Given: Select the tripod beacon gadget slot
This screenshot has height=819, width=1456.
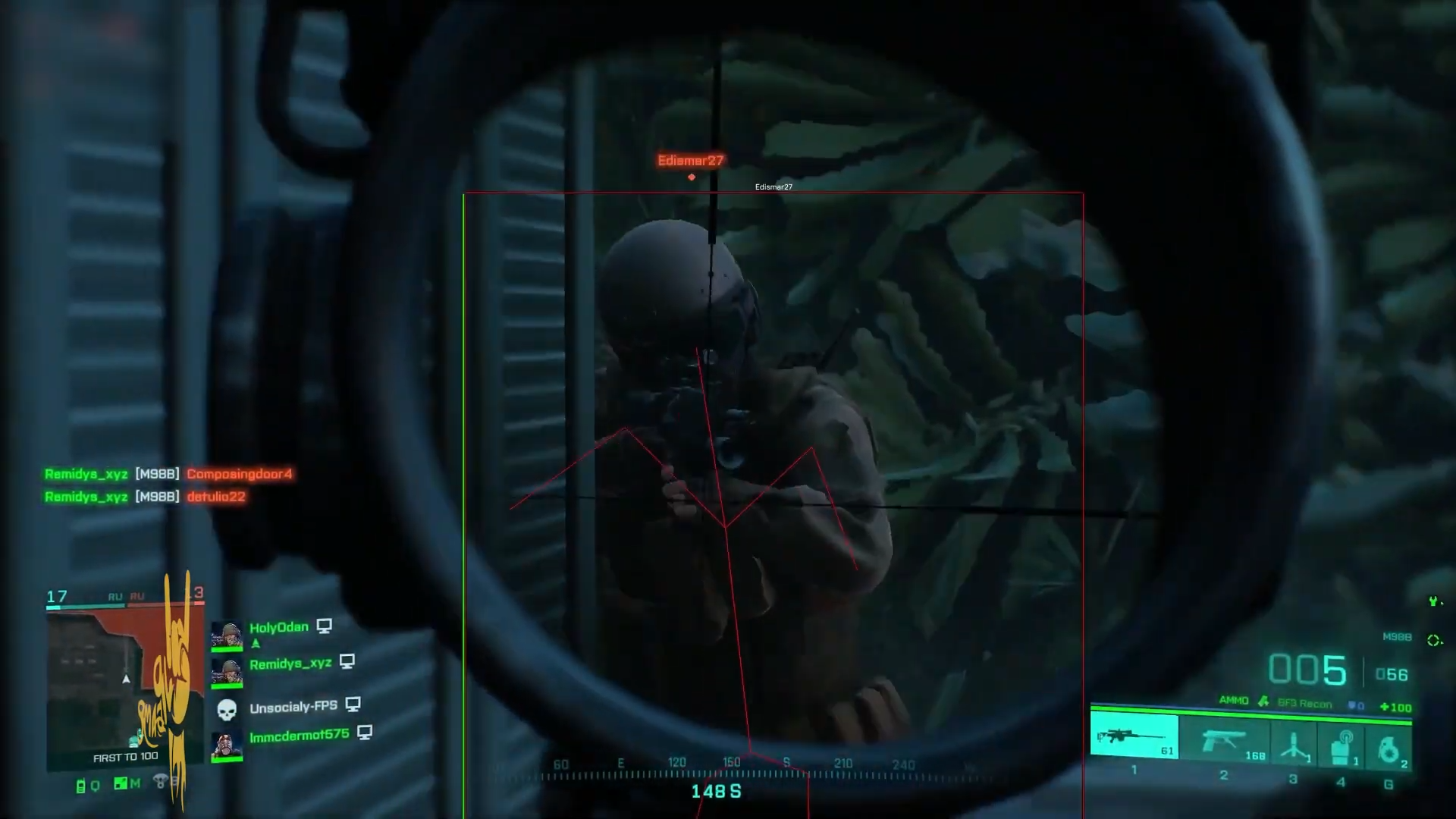Looking at the screenshot, I should [1294, 743].
